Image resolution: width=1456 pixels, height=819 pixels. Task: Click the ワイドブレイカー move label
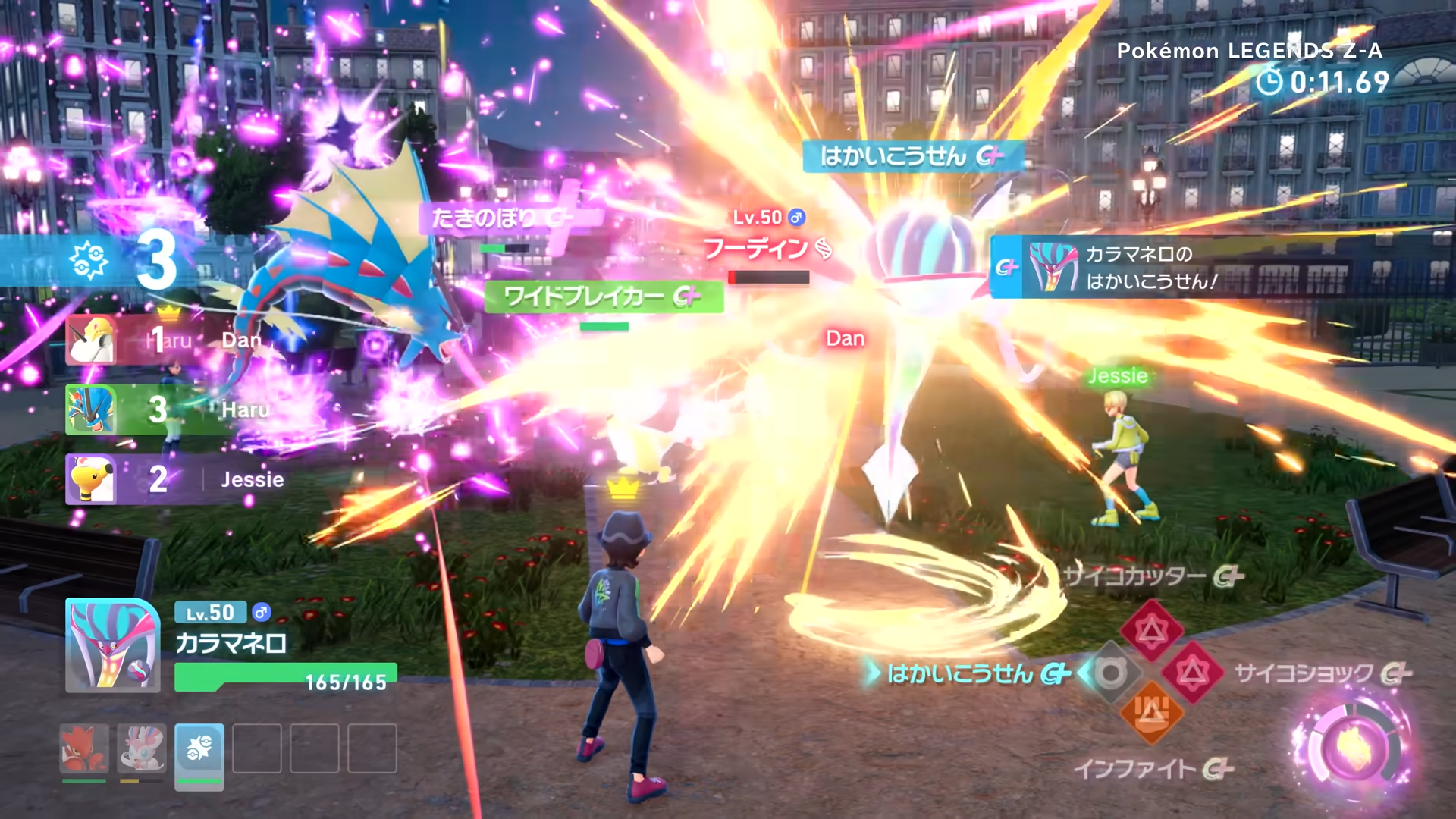[x=603, y=297]
